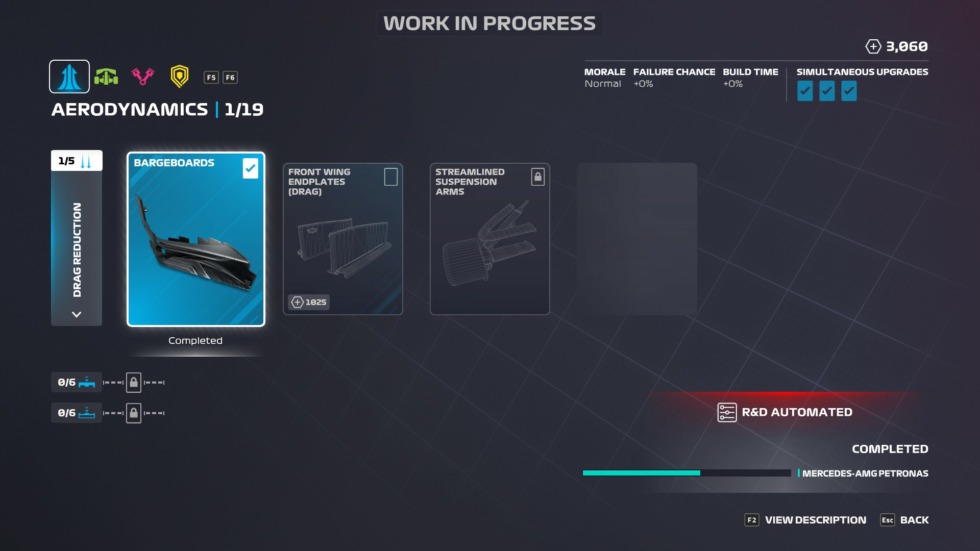Open the pink Powertrain tab

pyautogui.click(x=143, y=77)
